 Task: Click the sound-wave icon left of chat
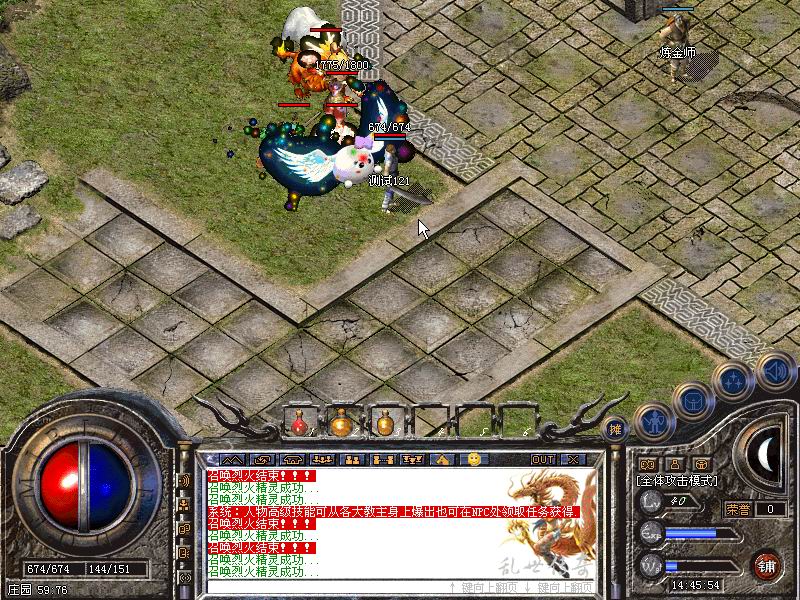click(x=185, y=480)
